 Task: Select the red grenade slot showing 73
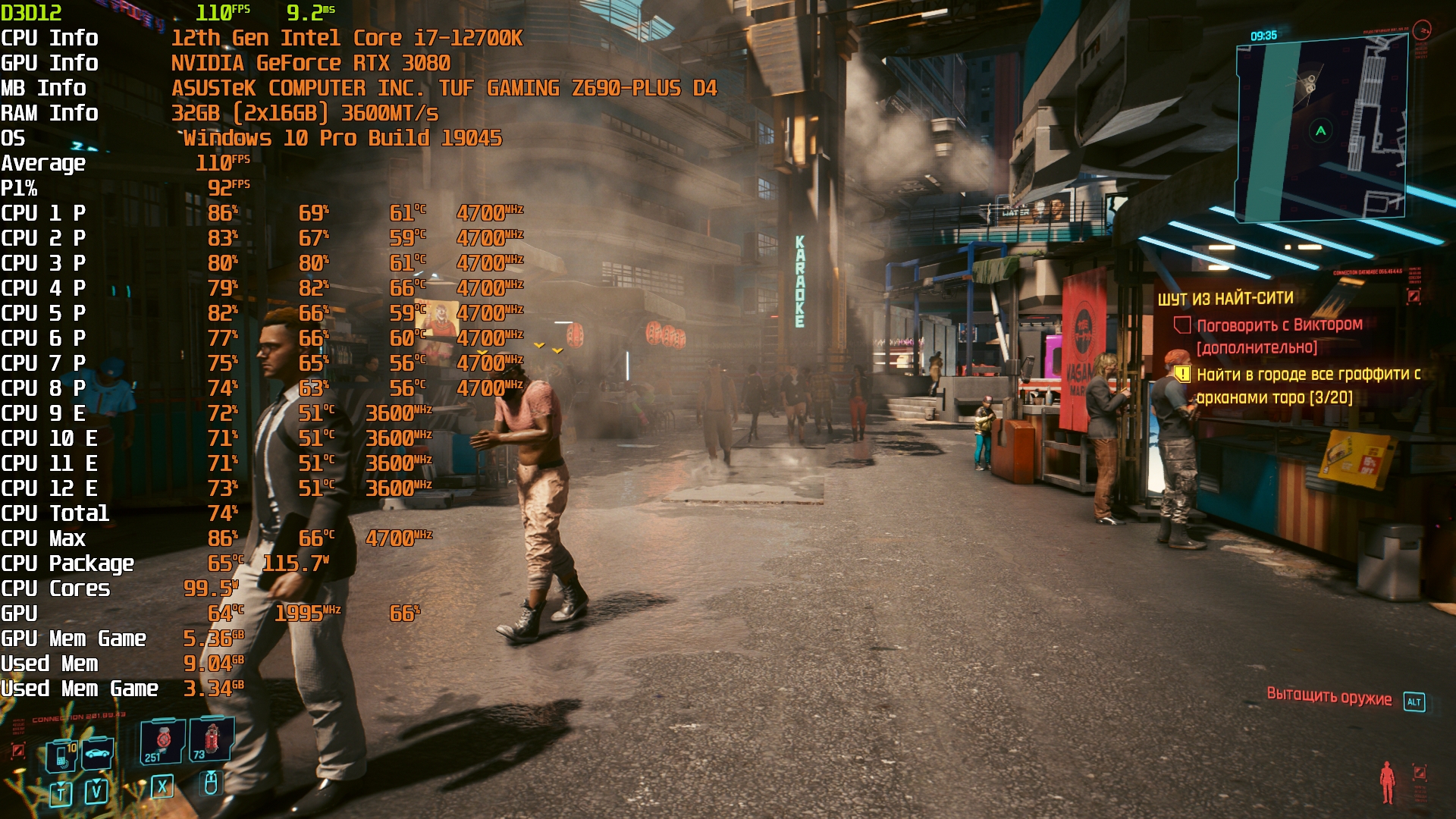point(211,739)
